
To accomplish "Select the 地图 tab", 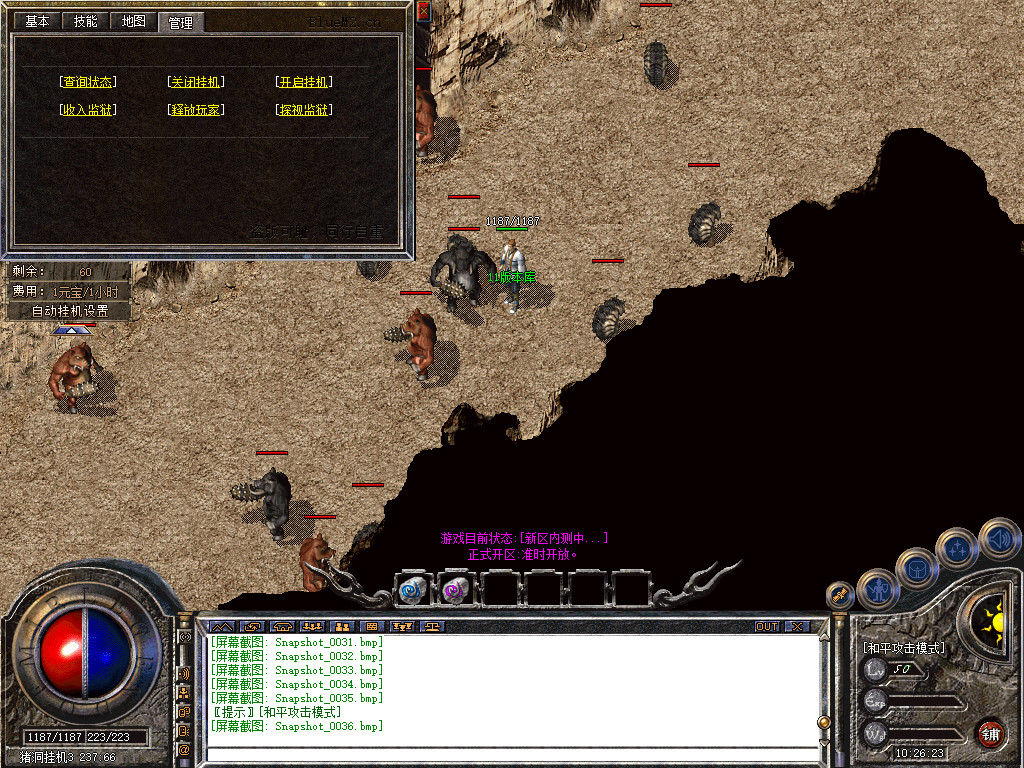I will [133, 21].
